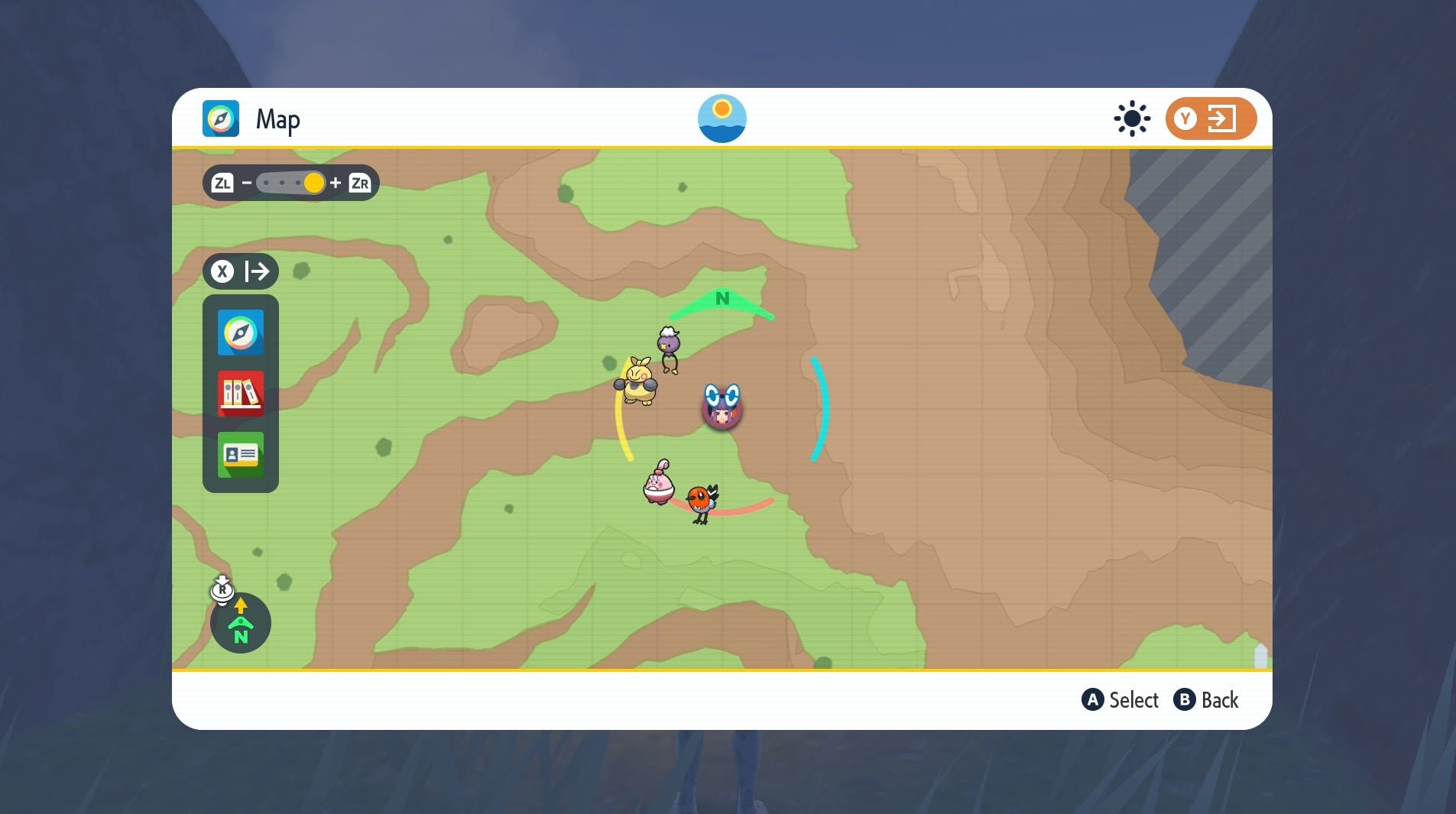Open the Map app from the sidebar
Viewport: 1456px width, 814px height.
pyautogui.click(x=240, y=332)
